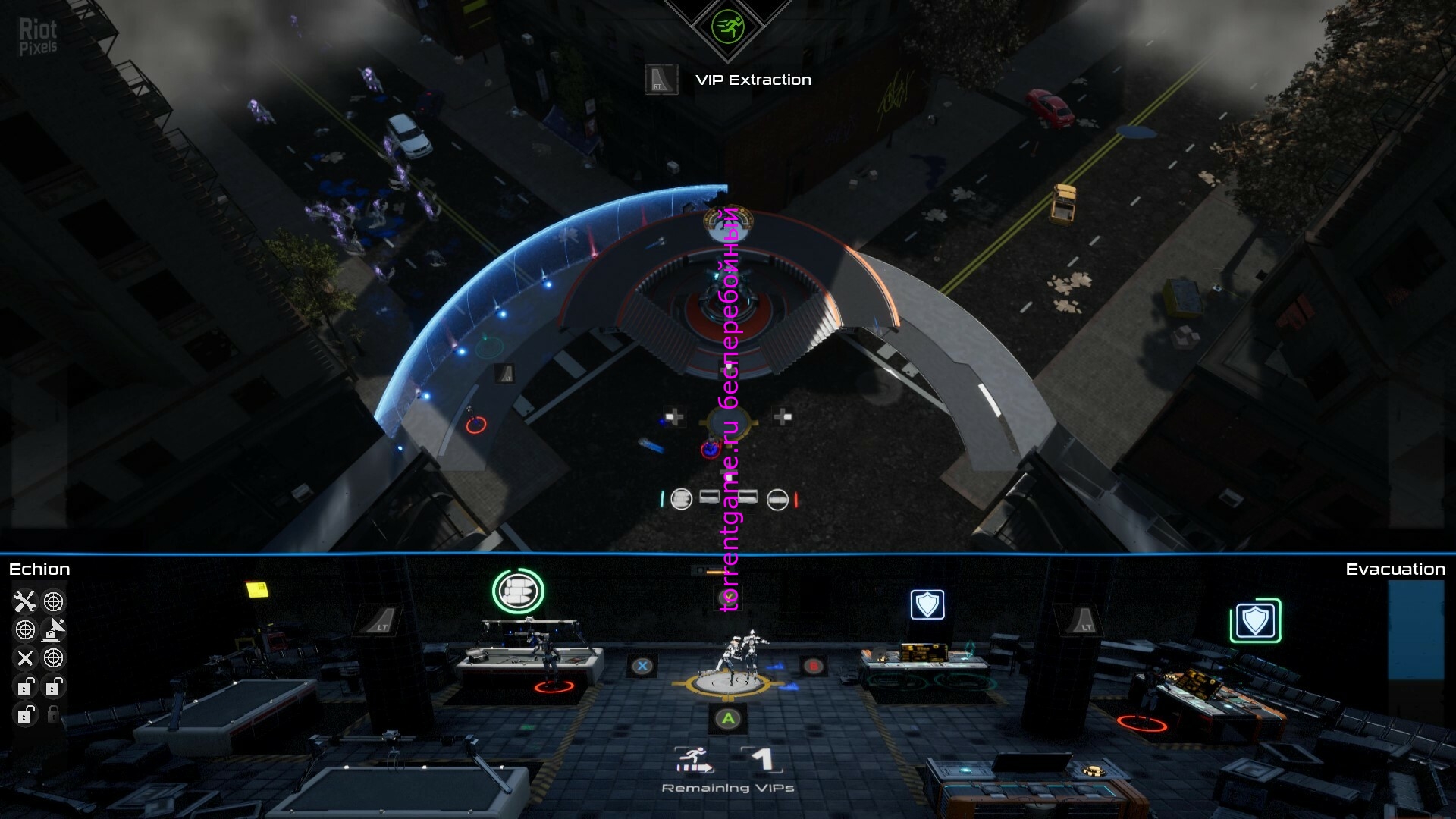Select the VIP Extraction running-man objective icon
1456x819 pixels.
click(728, 28)
